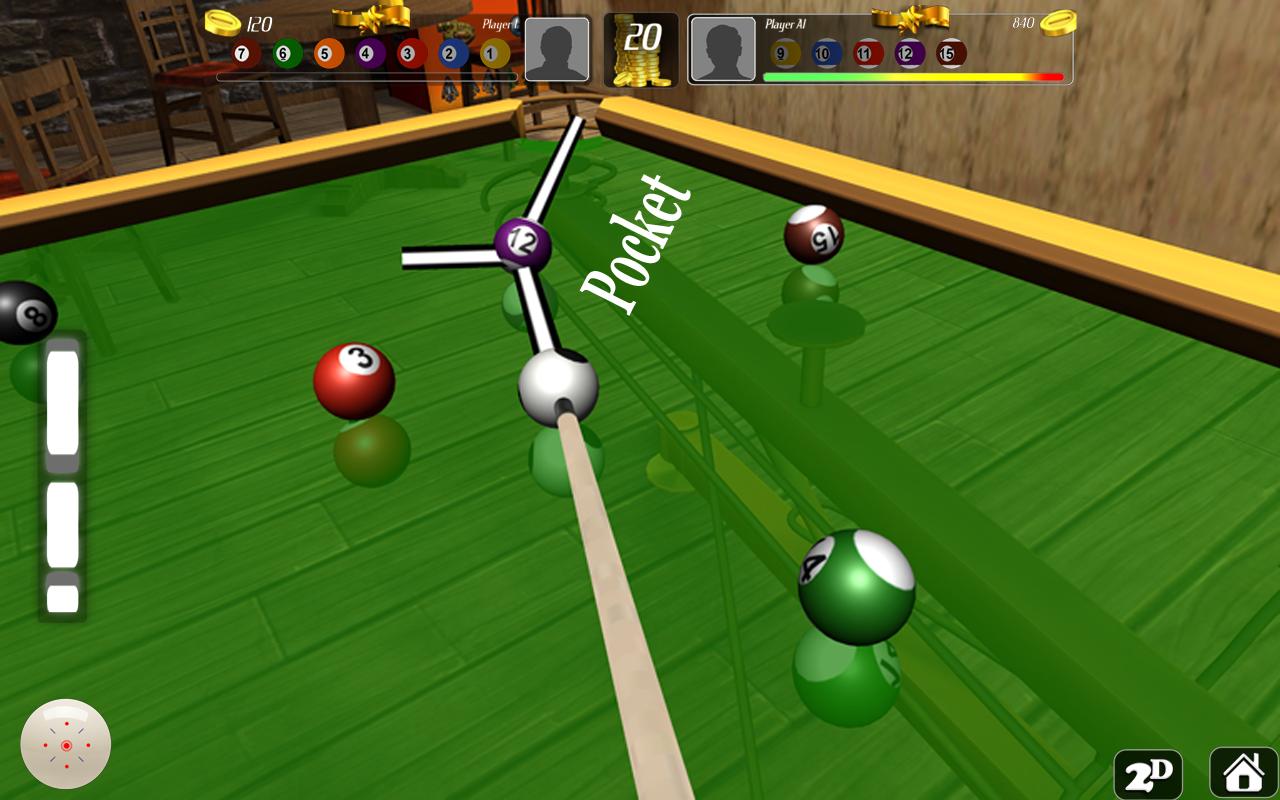Click the gold coin icon beside 840
Screen dimensions: 1280x800
[1058, 23]
